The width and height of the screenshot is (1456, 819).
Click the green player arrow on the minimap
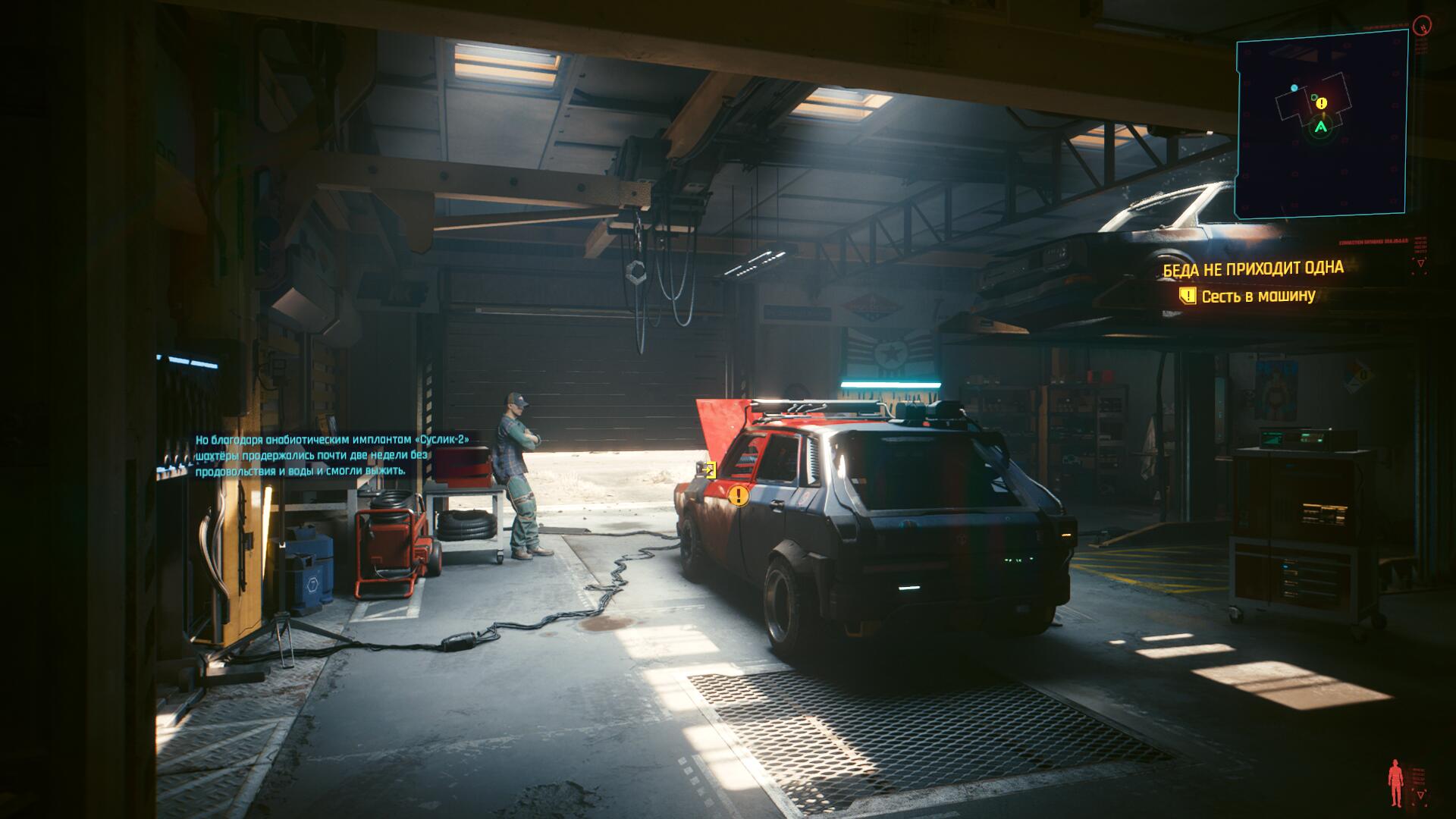(1322, 128)
